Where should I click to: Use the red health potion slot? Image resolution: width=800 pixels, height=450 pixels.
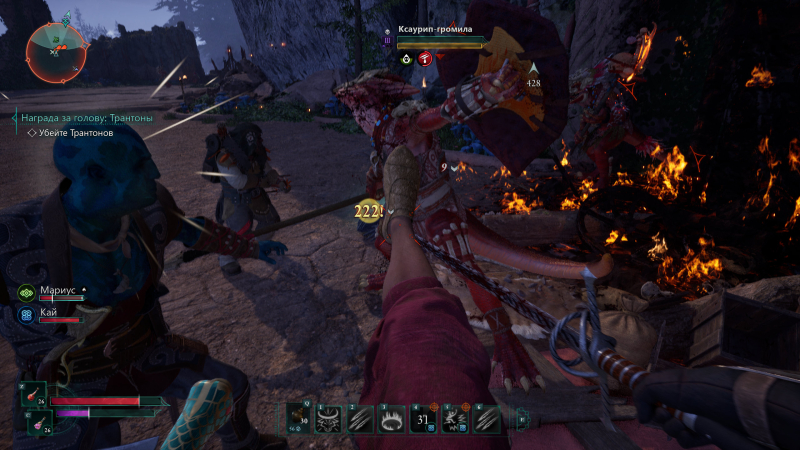point(33,397)
